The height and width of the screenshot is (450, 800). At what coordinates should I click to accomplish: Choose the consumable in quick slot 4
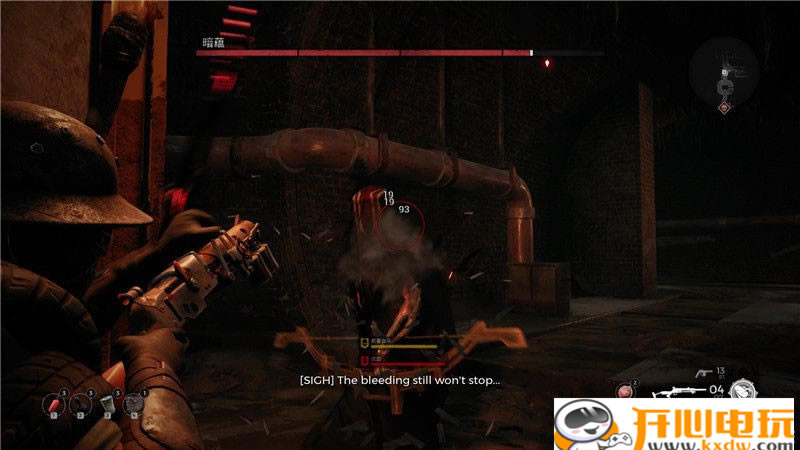pyautogui.click(x=134, y=403)
